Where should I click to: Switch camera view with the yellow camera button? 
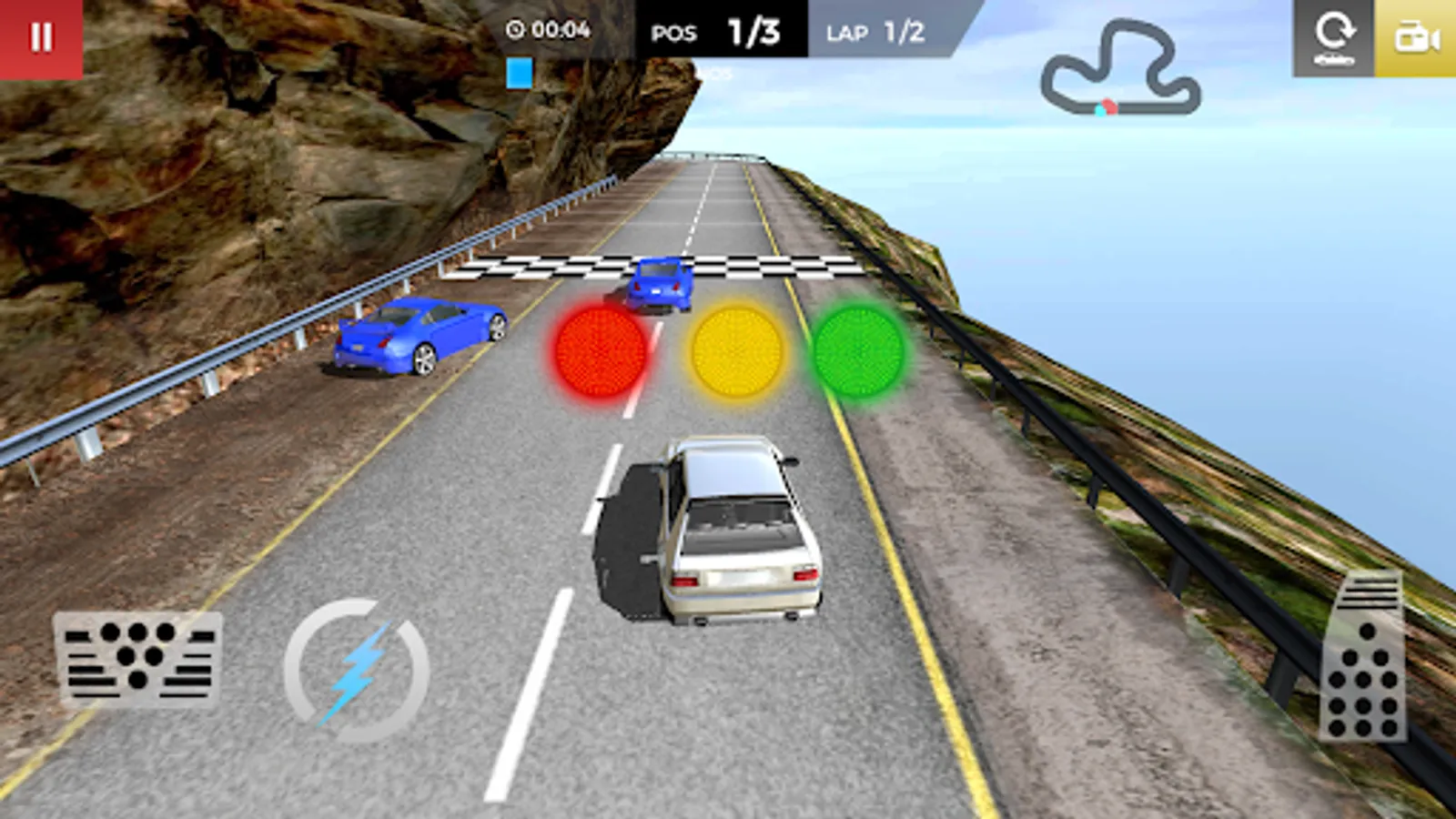pyautogui.click(x=1416, y=38)
